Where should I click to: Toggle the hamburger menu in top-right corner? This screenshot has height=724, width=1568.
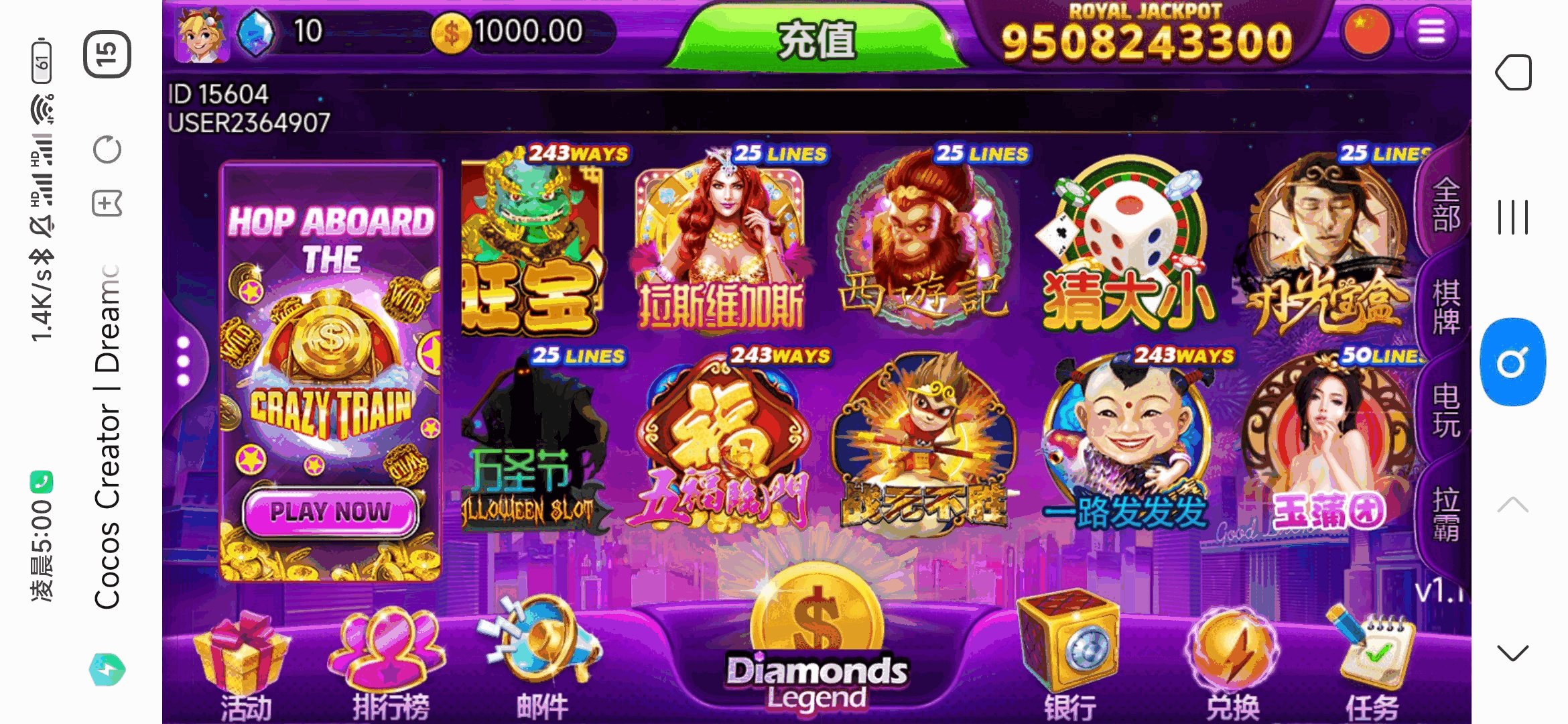pos(1431,32)
